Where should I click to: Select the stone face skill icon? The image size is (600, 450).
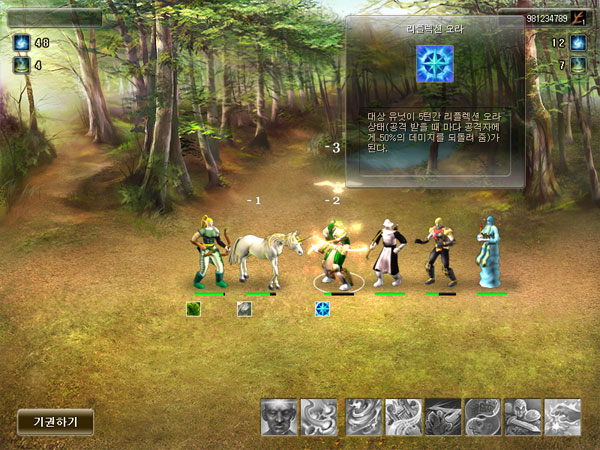coord(279,417)
